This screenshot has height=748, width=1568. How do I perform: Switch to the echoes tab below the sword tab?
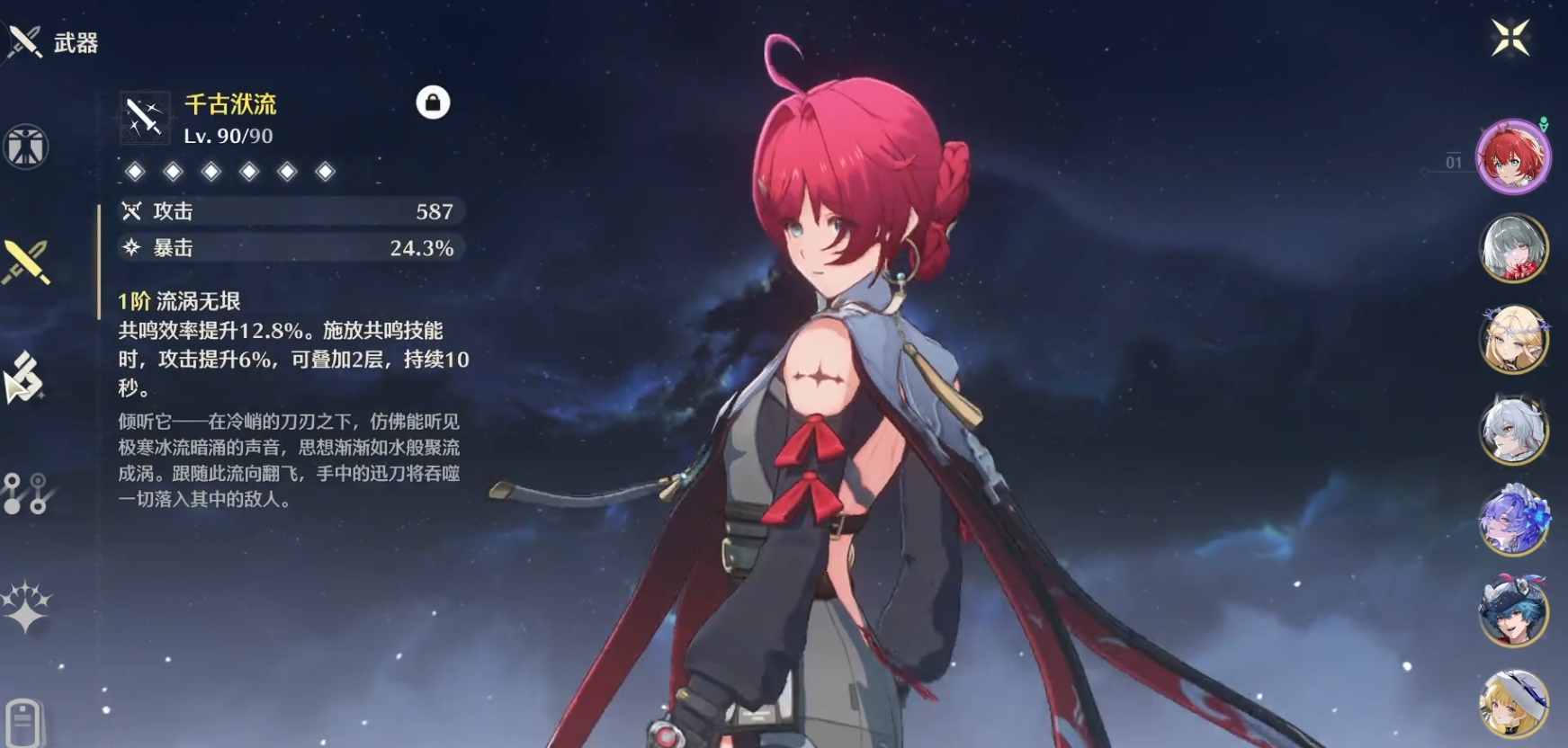click(25, 377)
